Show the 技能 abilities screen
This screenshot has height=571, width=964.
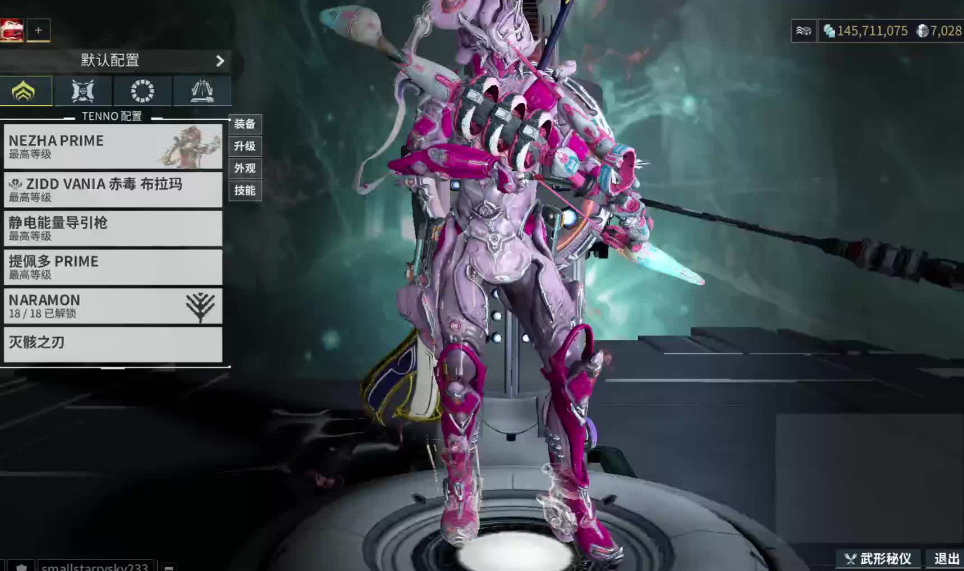point(245,190)
